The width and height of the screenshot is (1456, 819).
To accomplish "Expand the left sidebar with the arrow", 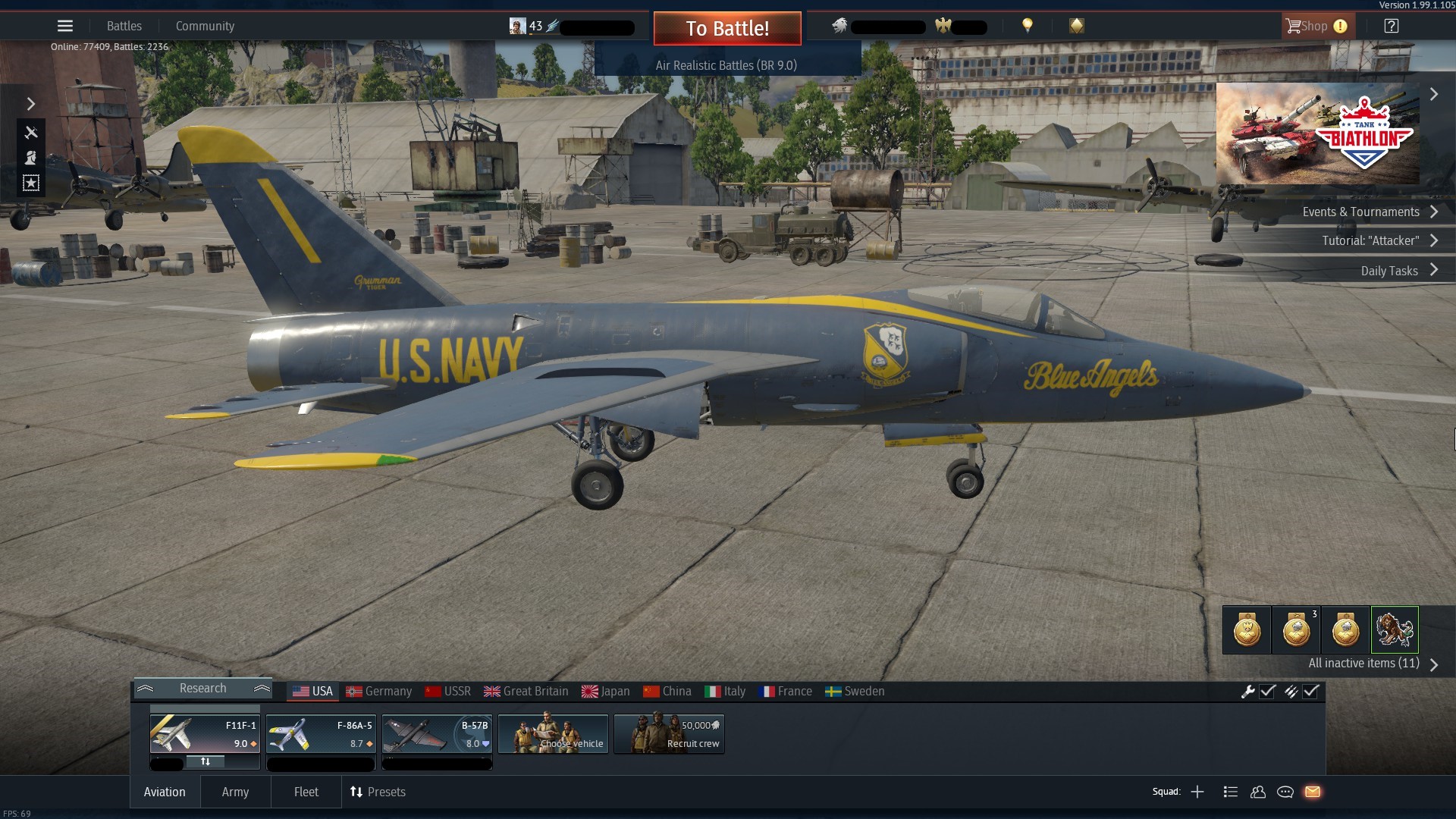I will coord(31,104).
